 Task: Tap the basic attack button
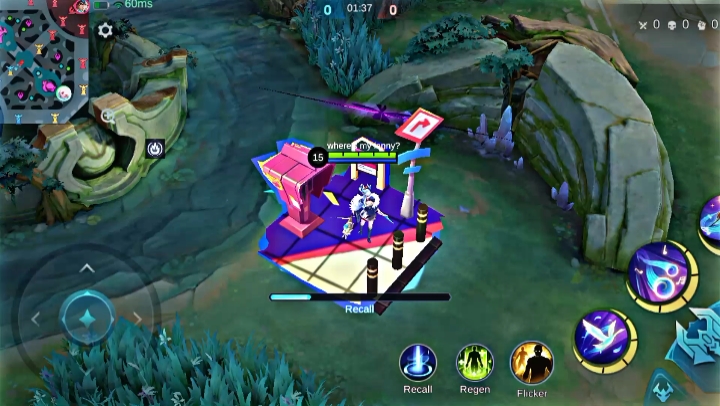click(703, 335)
